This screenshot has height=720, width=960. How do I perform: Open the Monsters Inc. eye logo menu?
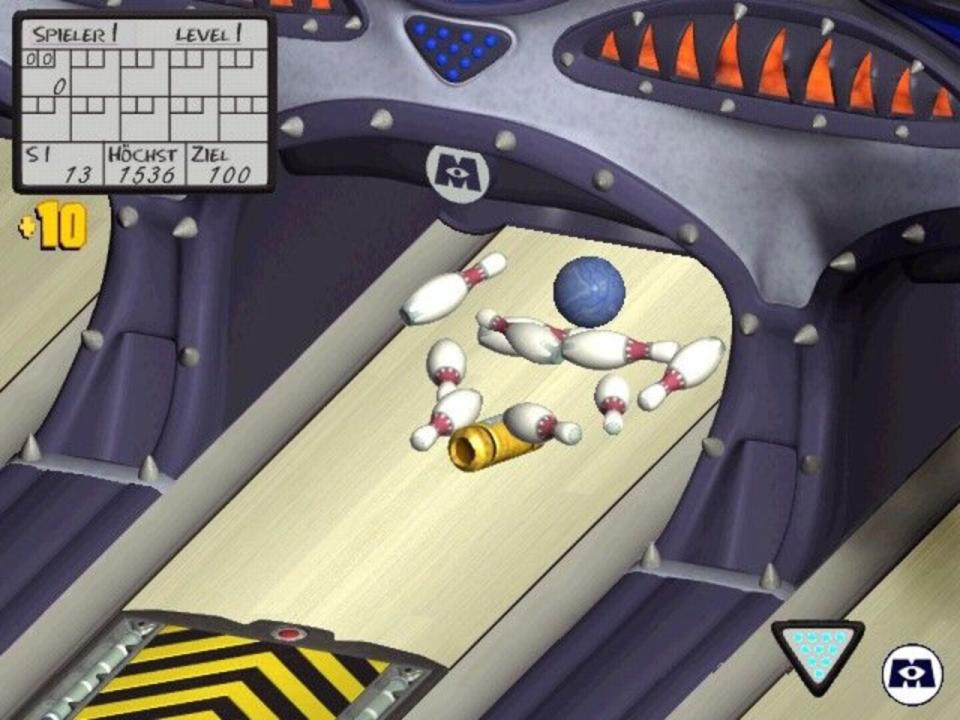tap(912, 674)
